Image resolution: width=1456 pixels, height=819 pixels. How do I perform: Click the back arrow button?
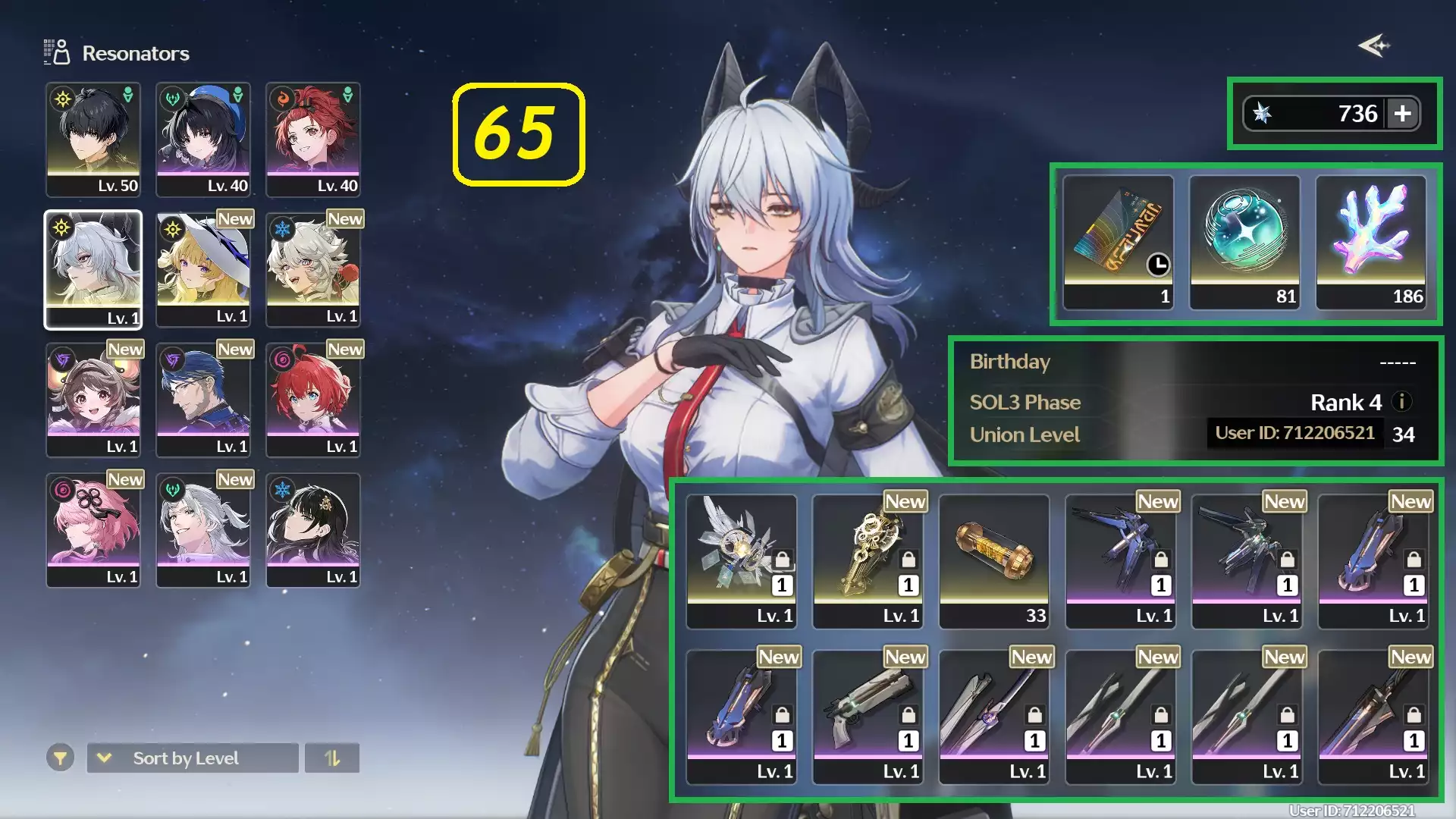(1374, 46)
